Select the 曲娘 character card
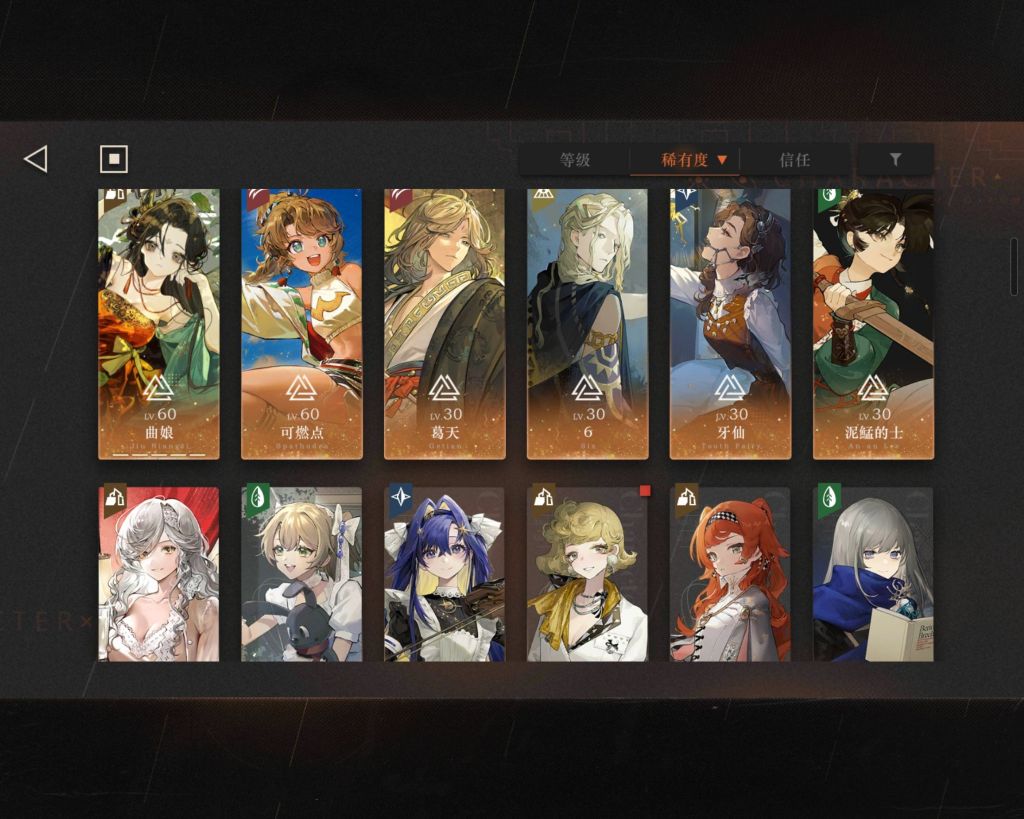The image size is (1024, 819). click(x=159, y=323)
